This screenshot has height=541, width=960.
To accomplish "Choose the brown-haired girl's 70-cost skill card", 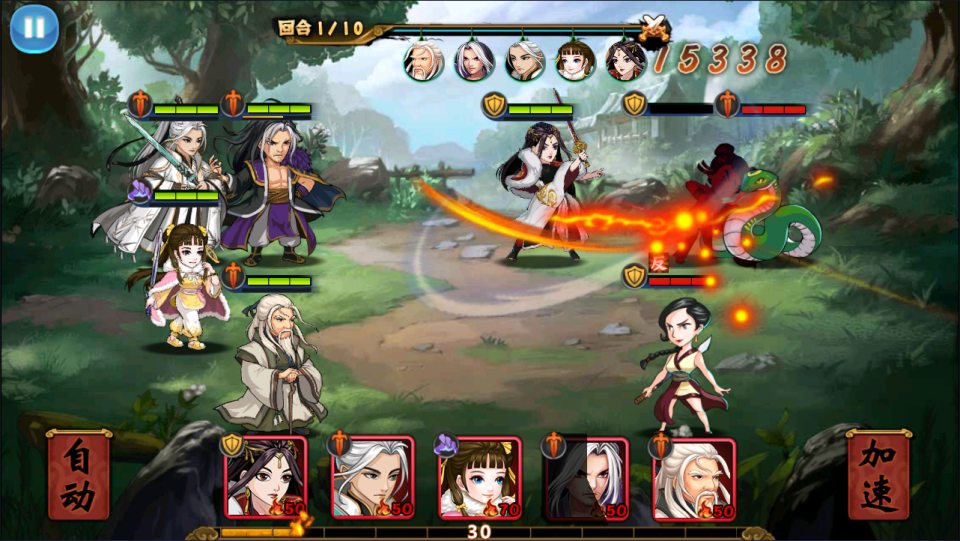I will pyautogui.click(x=480, y=478).
